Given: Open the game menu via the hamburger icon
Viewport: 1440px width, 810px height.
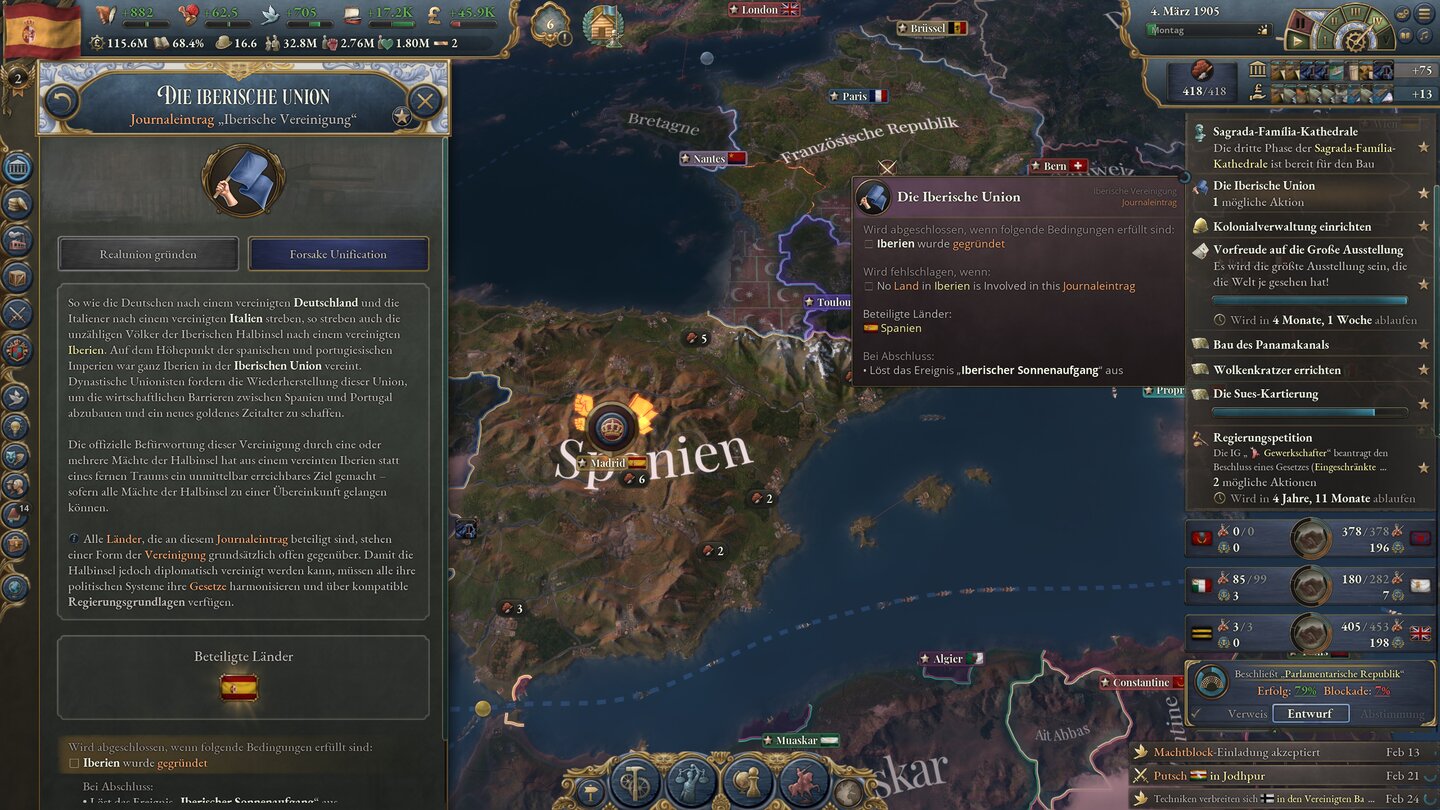Looking at the screenshot, I should click(x=1423, y=13).
